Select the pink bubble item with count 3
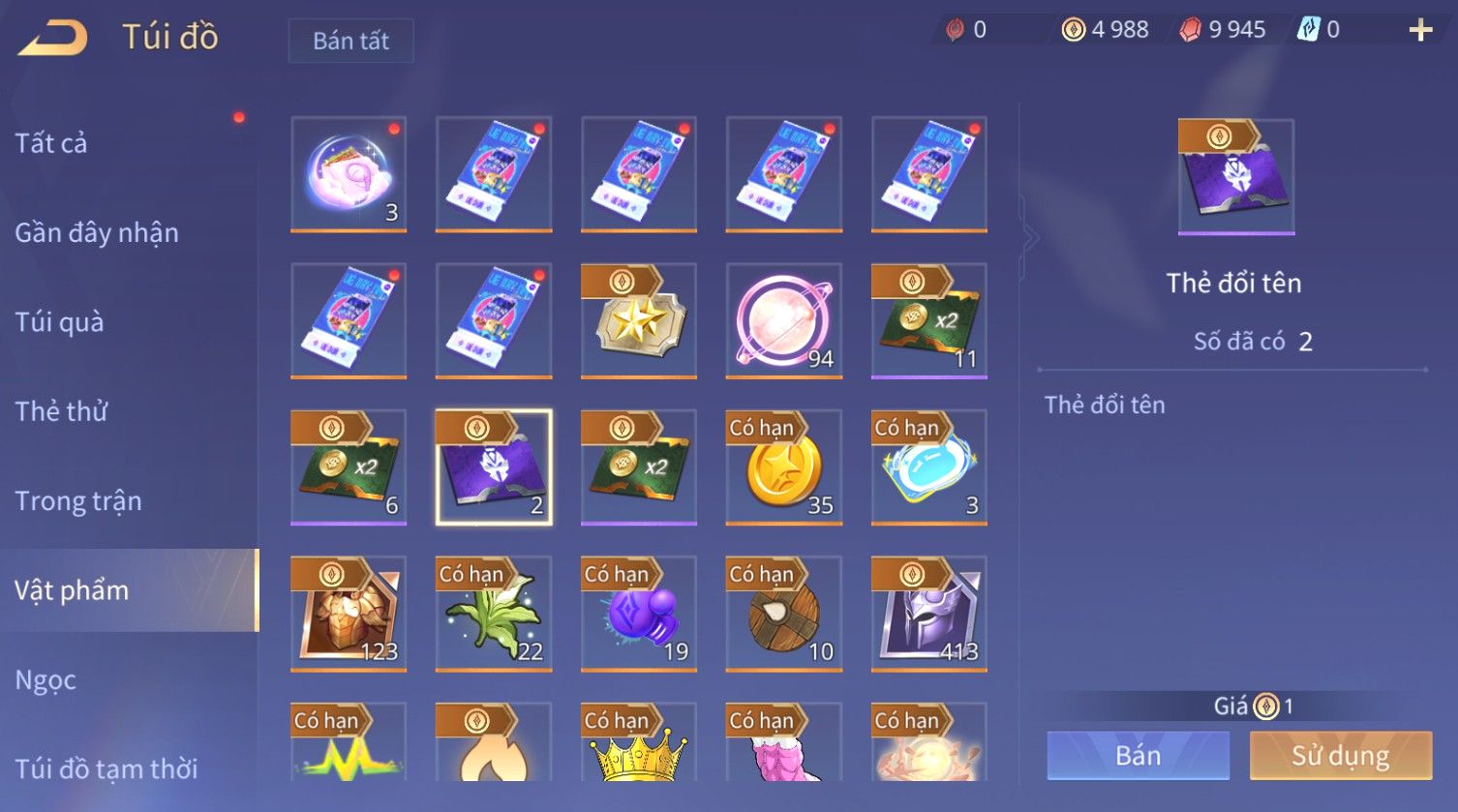Screen dimensions: 1458x812 (349, 175)
